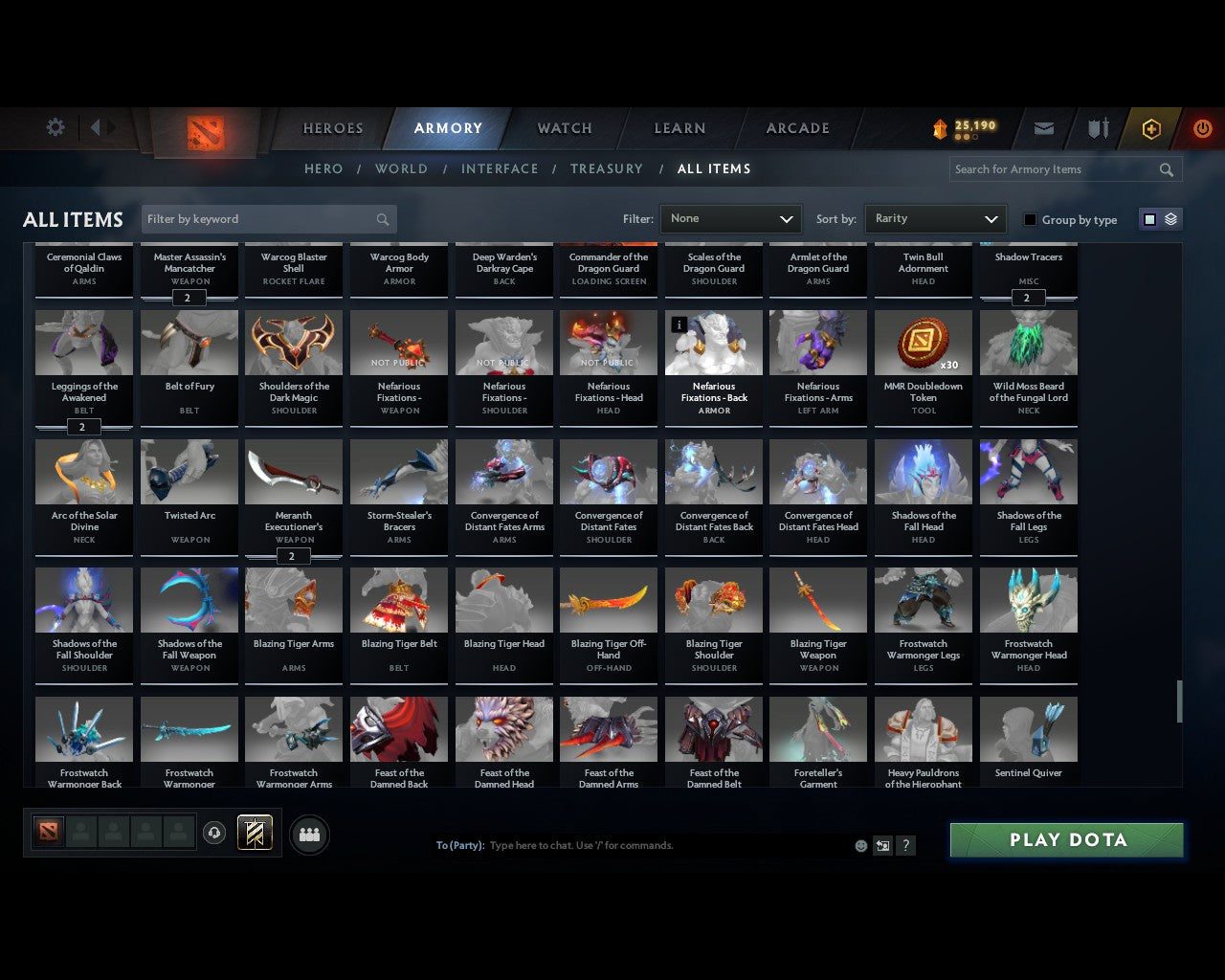1225x980 pixels.
Task: Switch to grid view layout toggle
Action: click(1148, 218)
